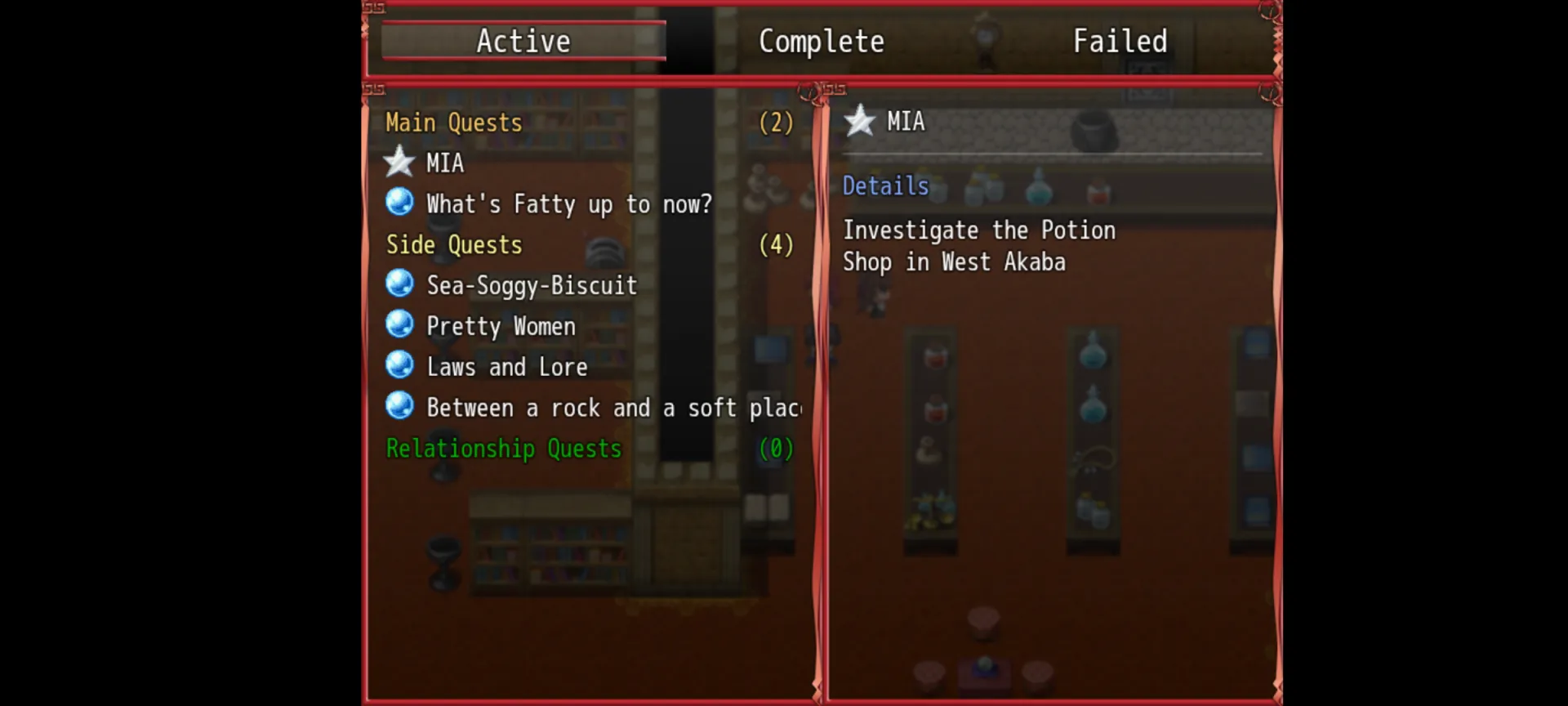Open the Sea-Soggy-Biscuit quest

[532, 286]
